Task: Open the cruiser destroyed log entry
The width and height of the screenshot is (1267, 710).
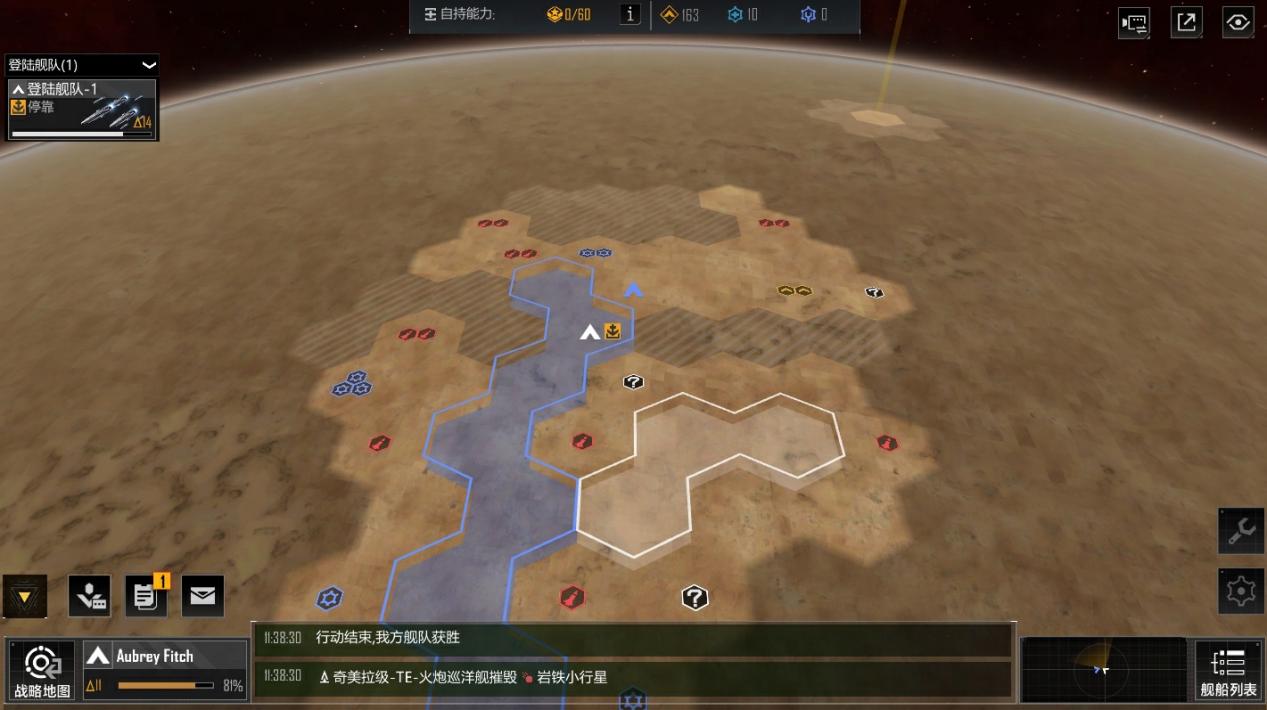Action: pos(634,677)
